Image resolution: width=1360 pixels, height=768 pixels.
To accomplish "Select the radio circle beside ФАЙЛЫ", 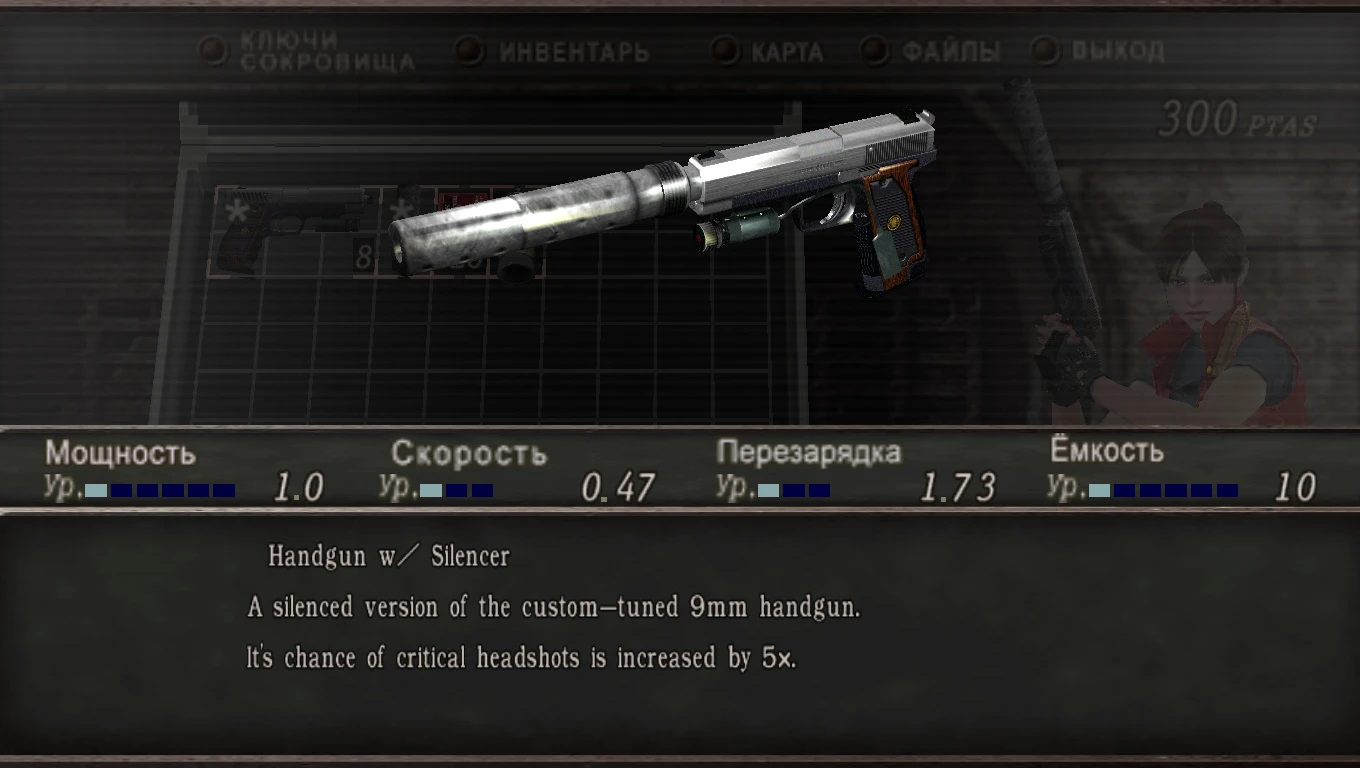I will pyautogui.click(x=878, y=49).
